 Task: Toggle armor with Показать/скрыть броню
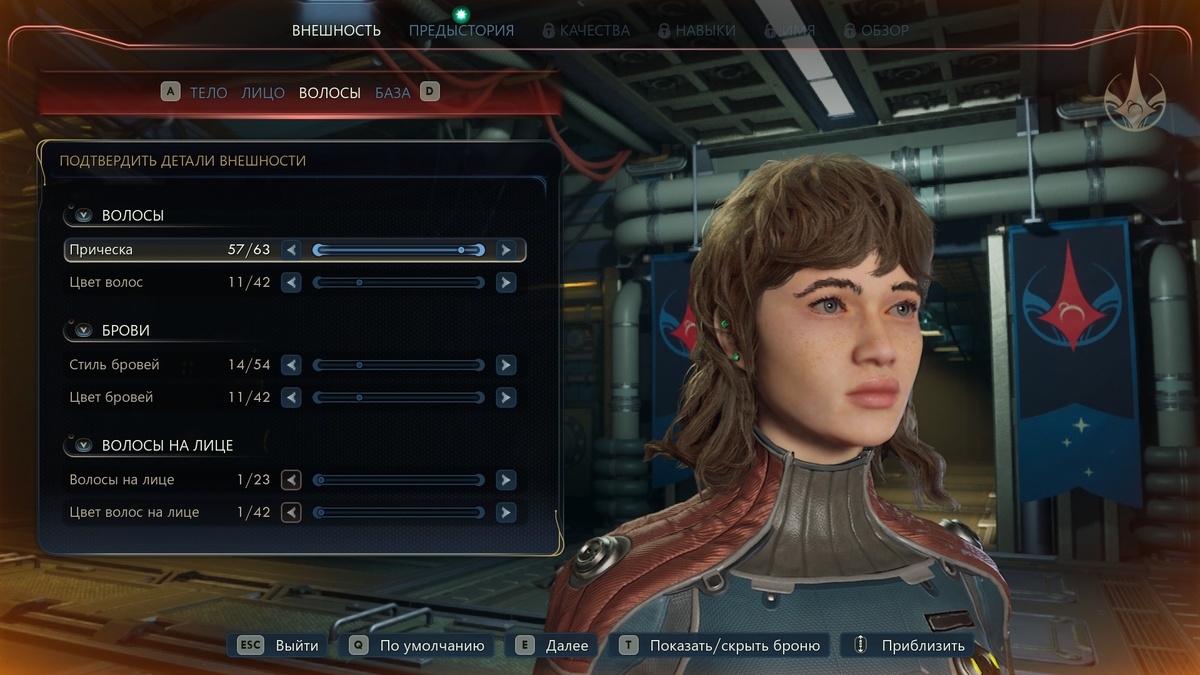pyautogui.click(x=722, y=646)
